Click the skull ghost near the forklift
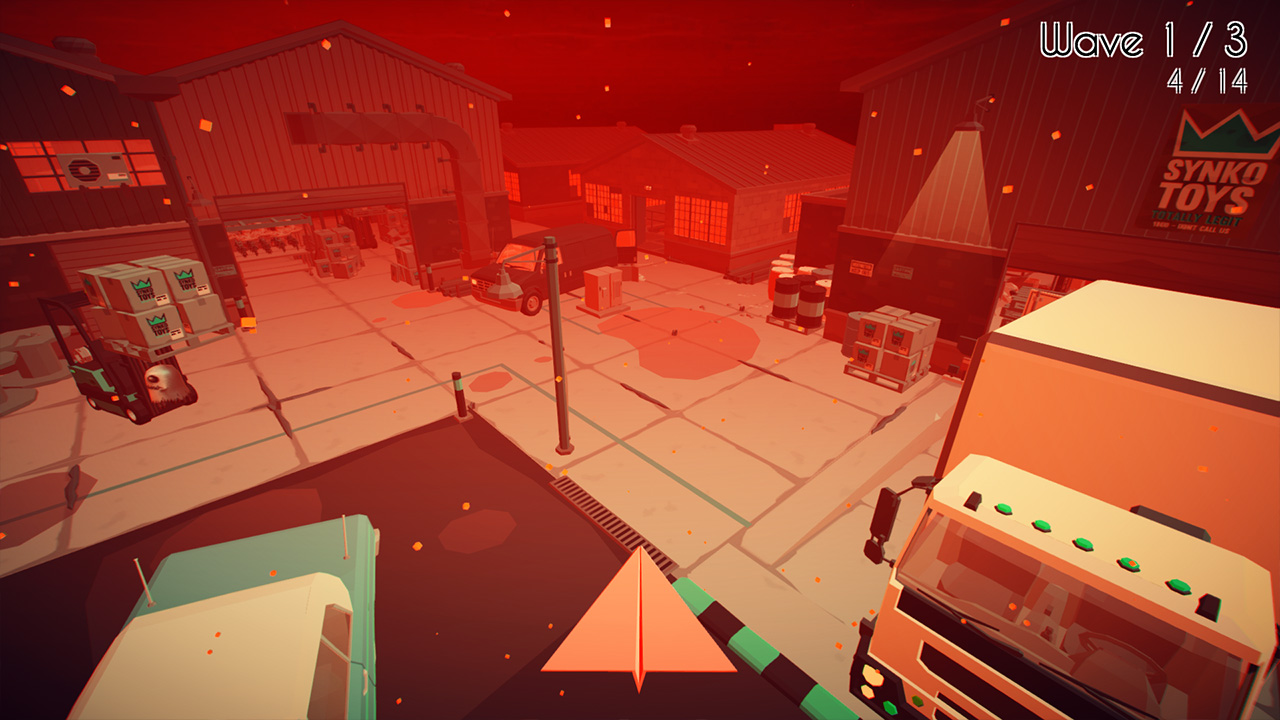The height and width of the screenshot is (720, 1280). [x=165, y=382]
